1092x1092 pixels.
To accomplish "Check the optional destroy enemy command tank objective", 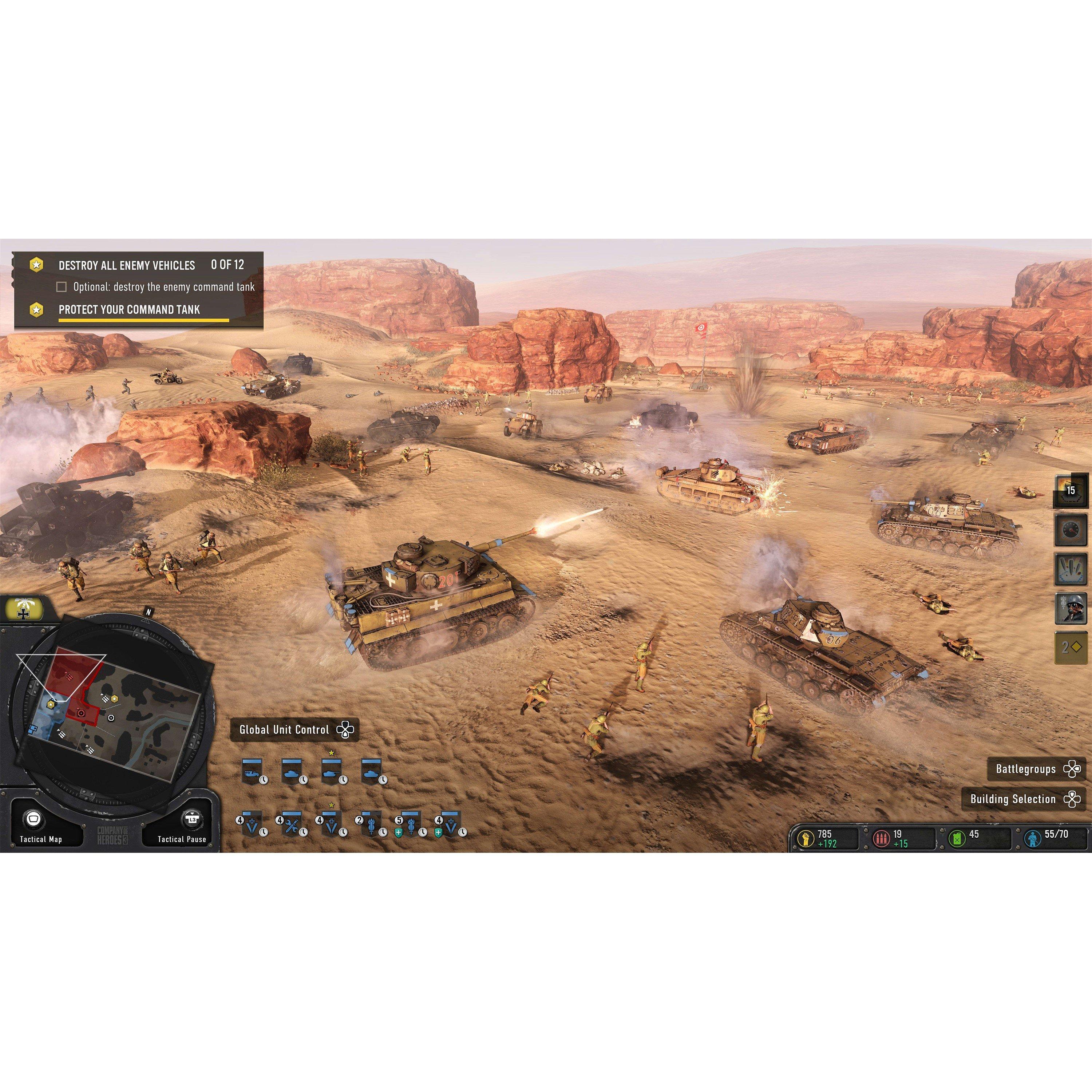I will [x=62, y=287].
